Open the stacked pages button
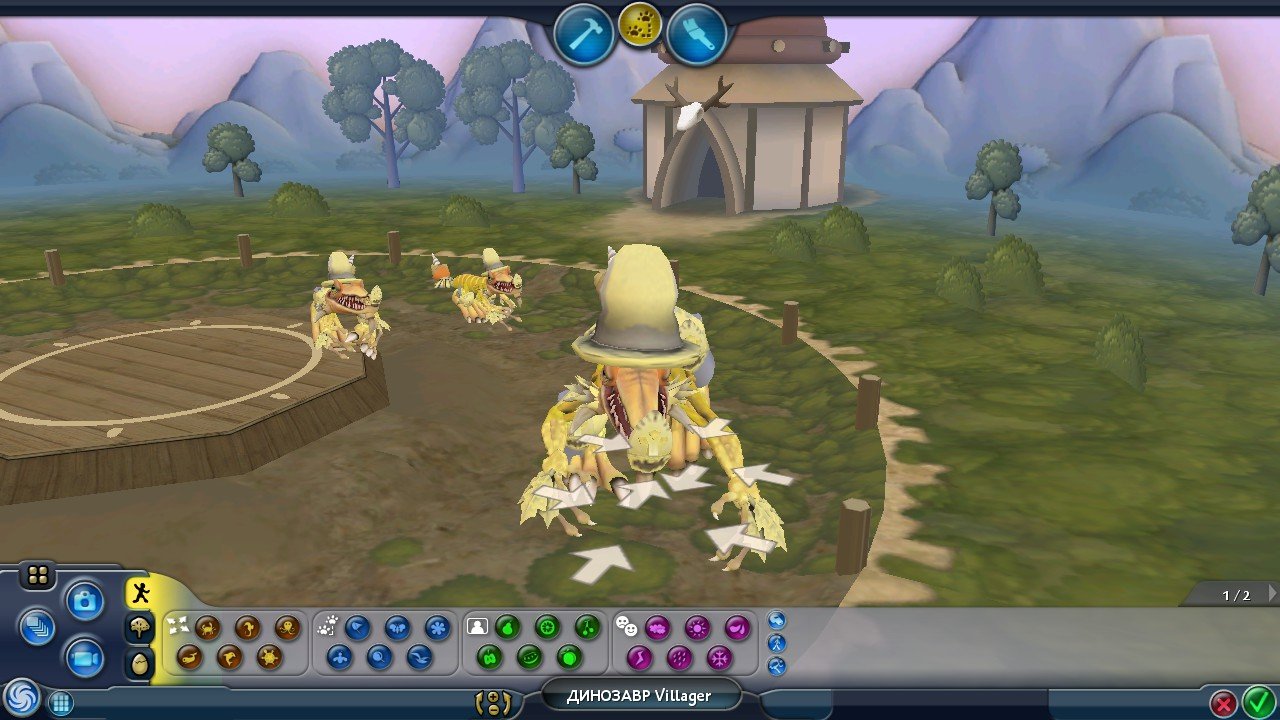This screenshot has width=1280, height=720. 38,627
